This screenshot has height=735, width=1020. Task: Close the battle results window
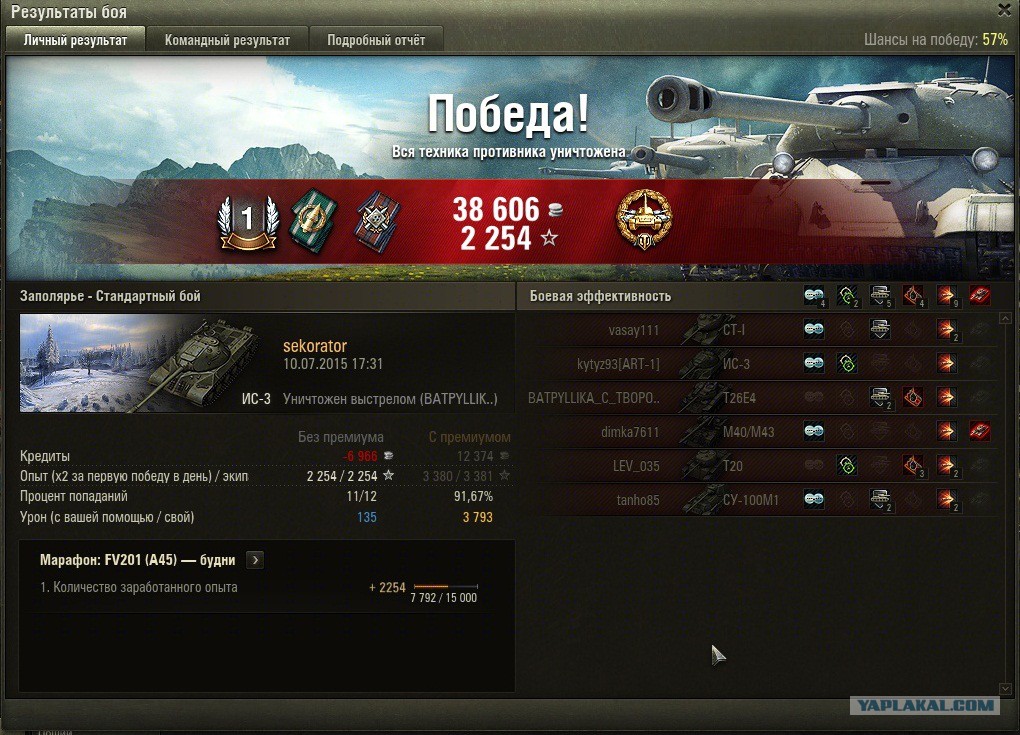coord(1005,9)
